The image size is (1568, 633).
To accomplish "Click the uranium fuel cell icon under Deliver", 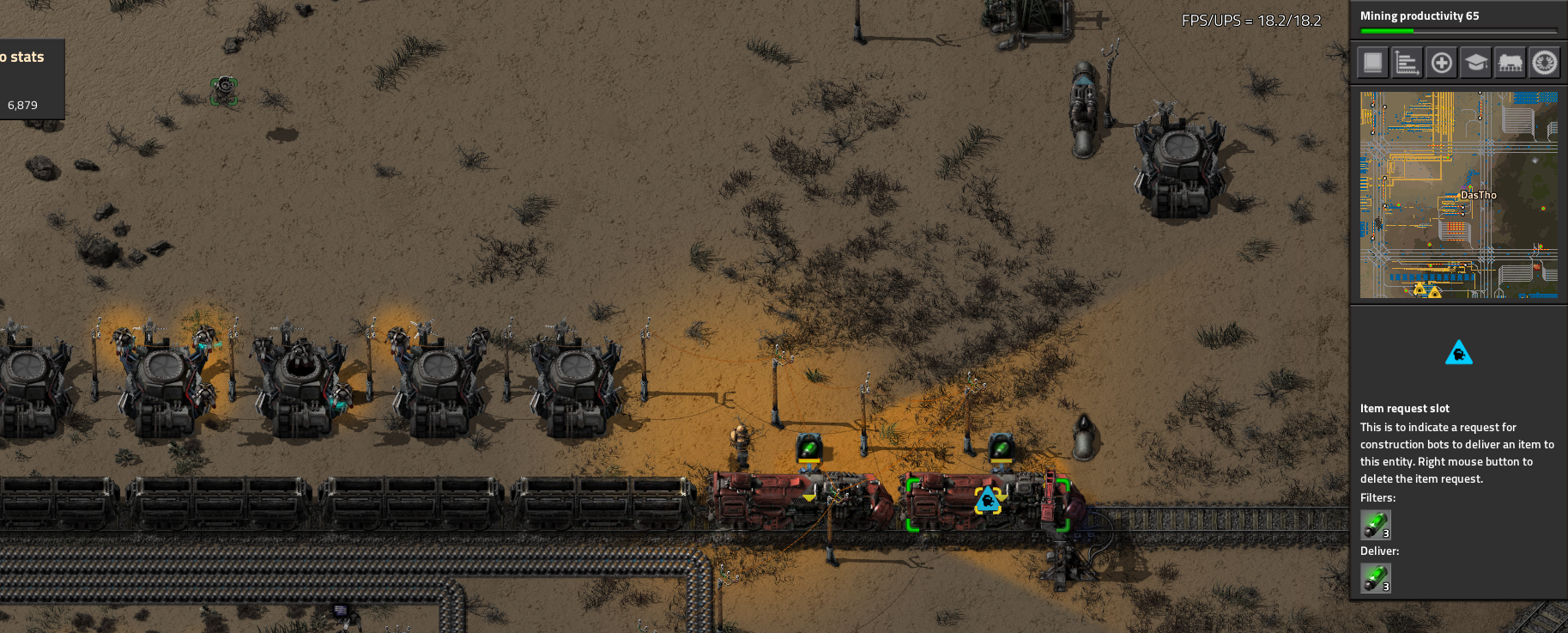I will point(1375,578).
